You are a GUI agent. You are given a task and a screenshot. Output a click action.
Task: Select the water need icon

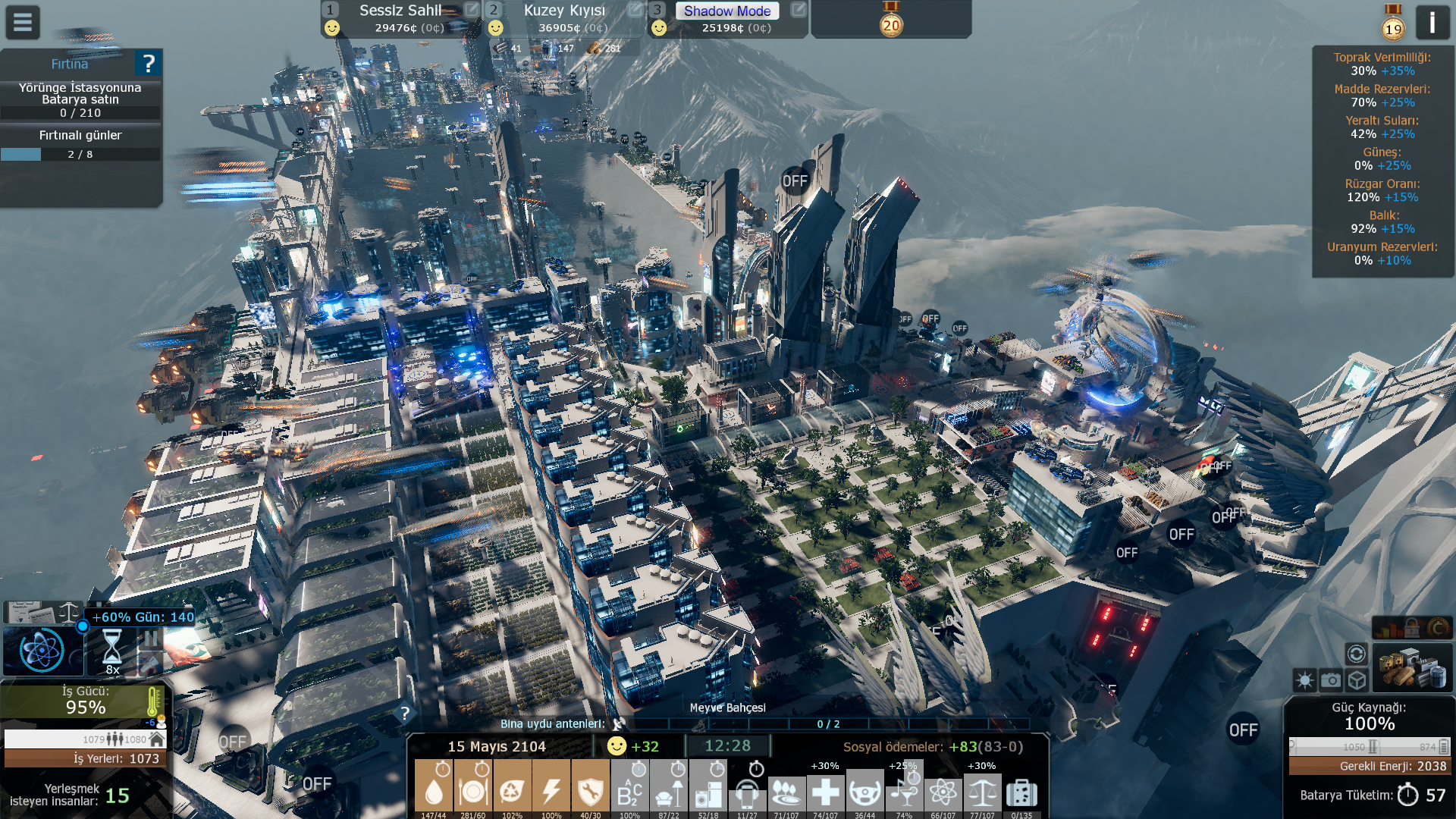click(x=434, y=789)
